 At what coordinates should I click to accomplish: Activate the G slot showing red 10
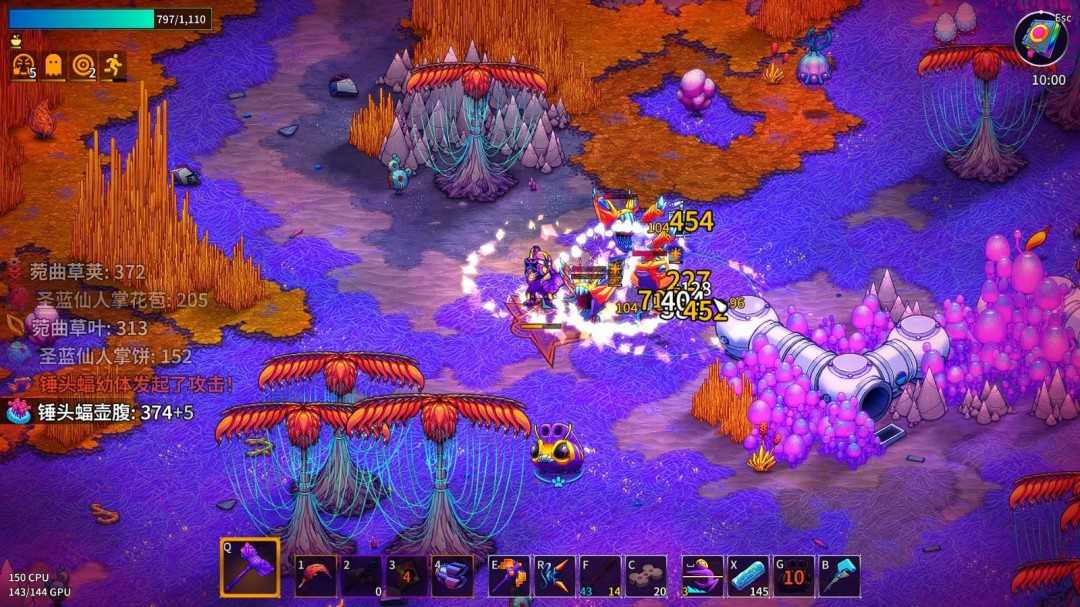tap(794, 576)
